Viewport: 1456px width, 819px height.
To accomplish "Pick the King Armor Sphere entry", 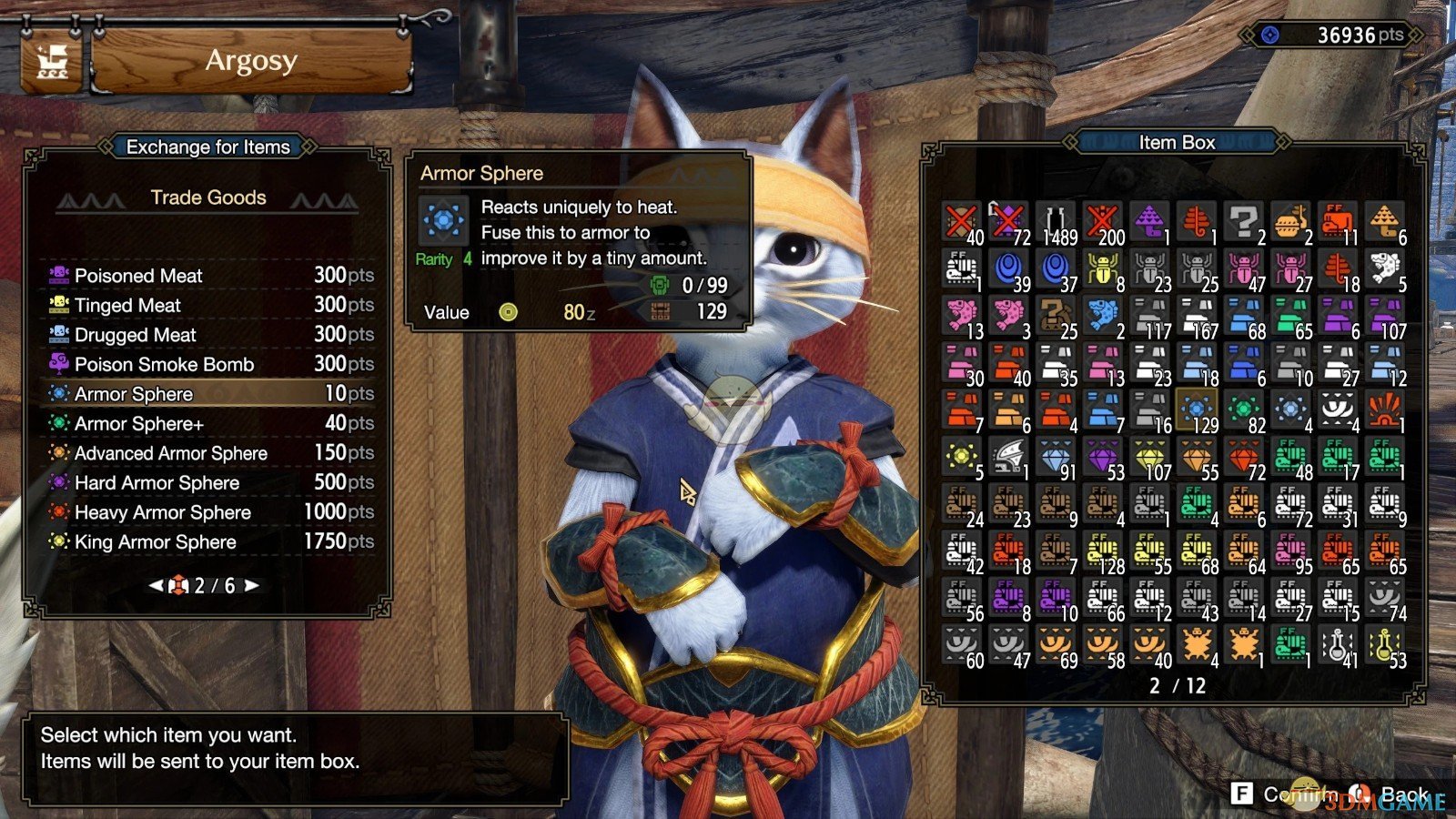I will [207, 542].
